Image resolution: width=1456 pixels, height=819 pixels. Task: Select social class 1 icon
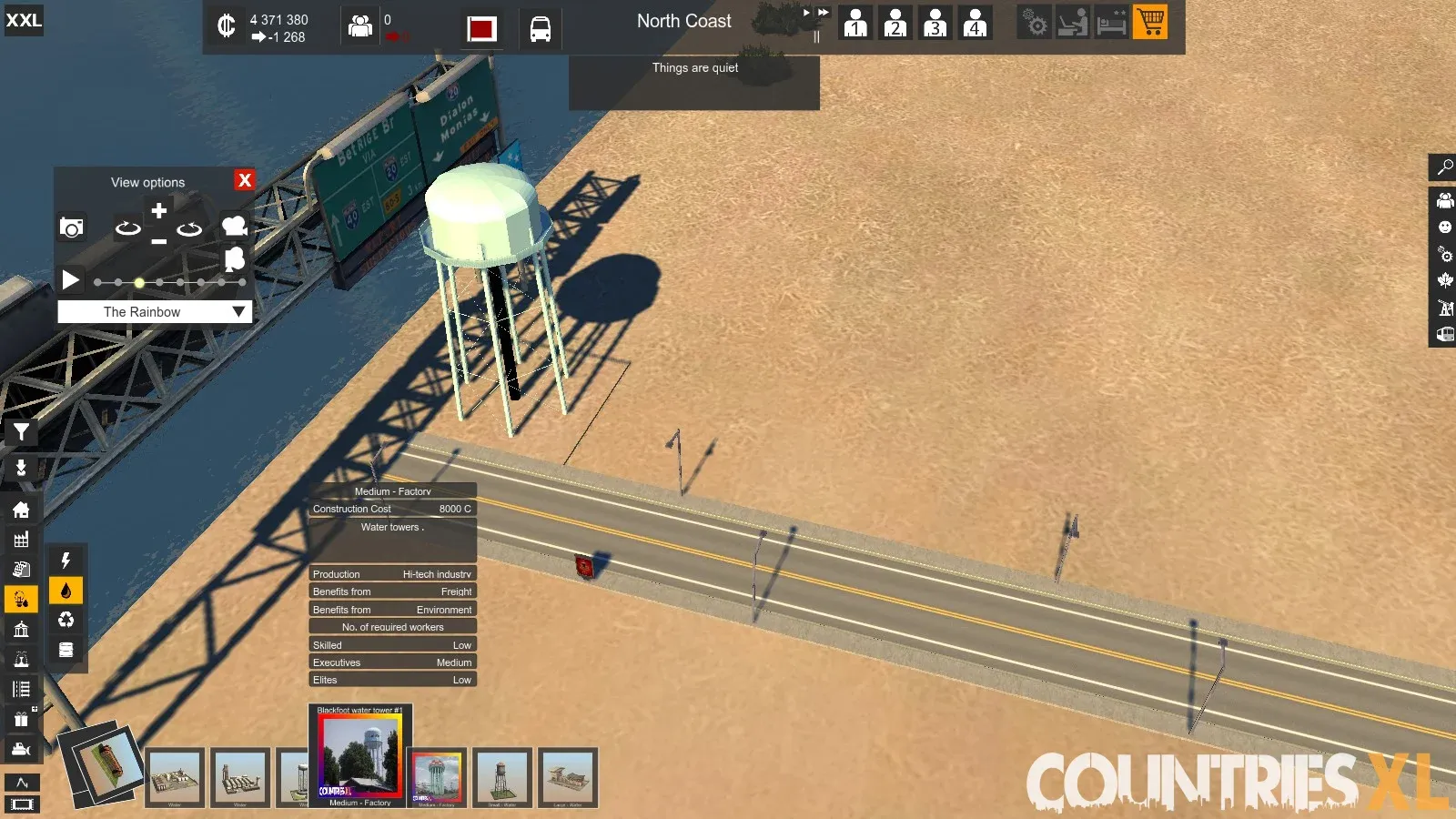point(854,23)
